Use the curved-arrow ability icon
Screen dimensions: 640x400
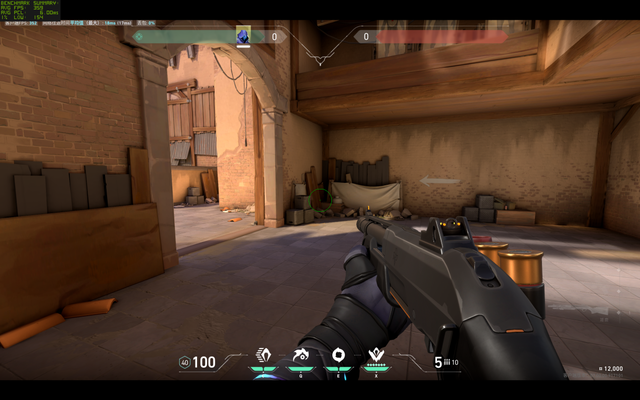click(x=301, y=355)
